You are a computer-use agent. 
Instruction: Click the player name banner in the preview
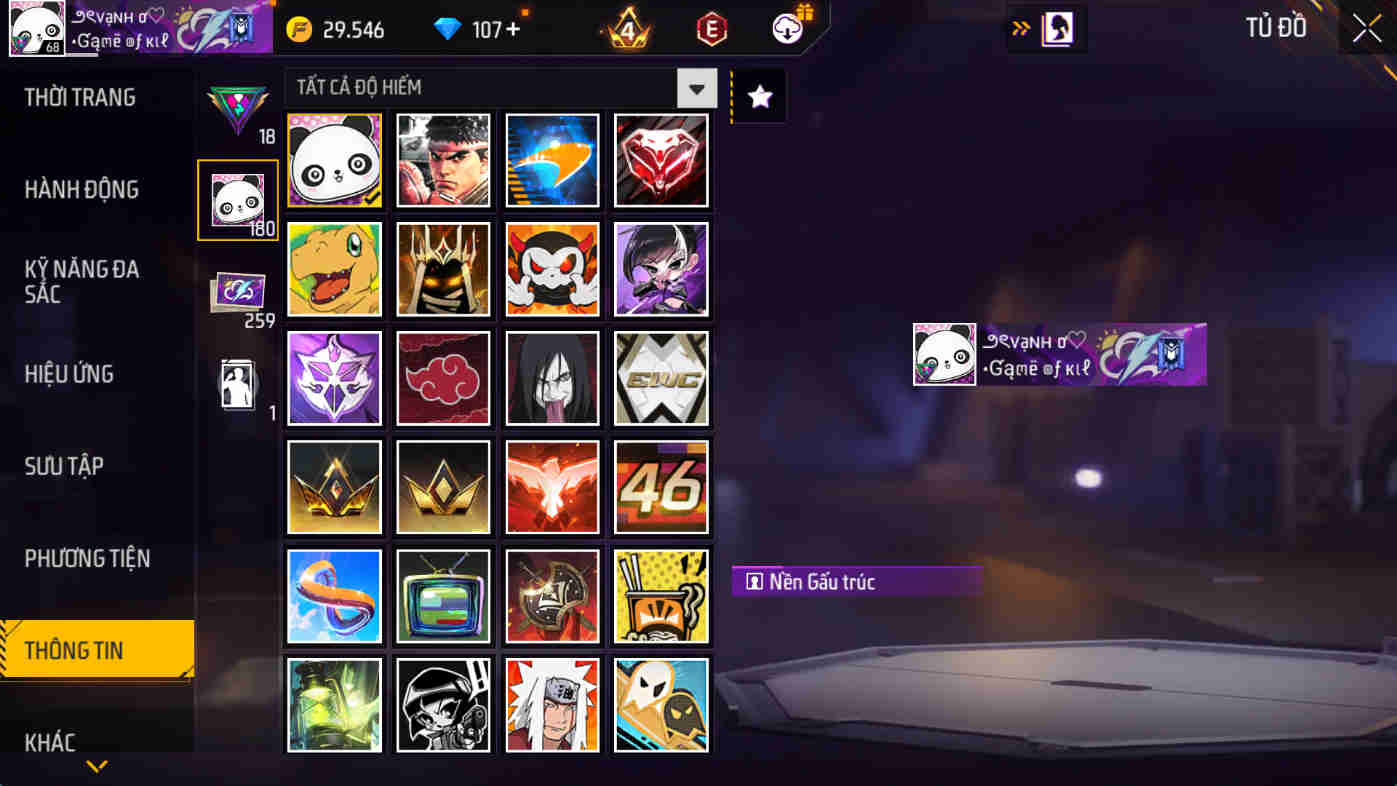1058,354
